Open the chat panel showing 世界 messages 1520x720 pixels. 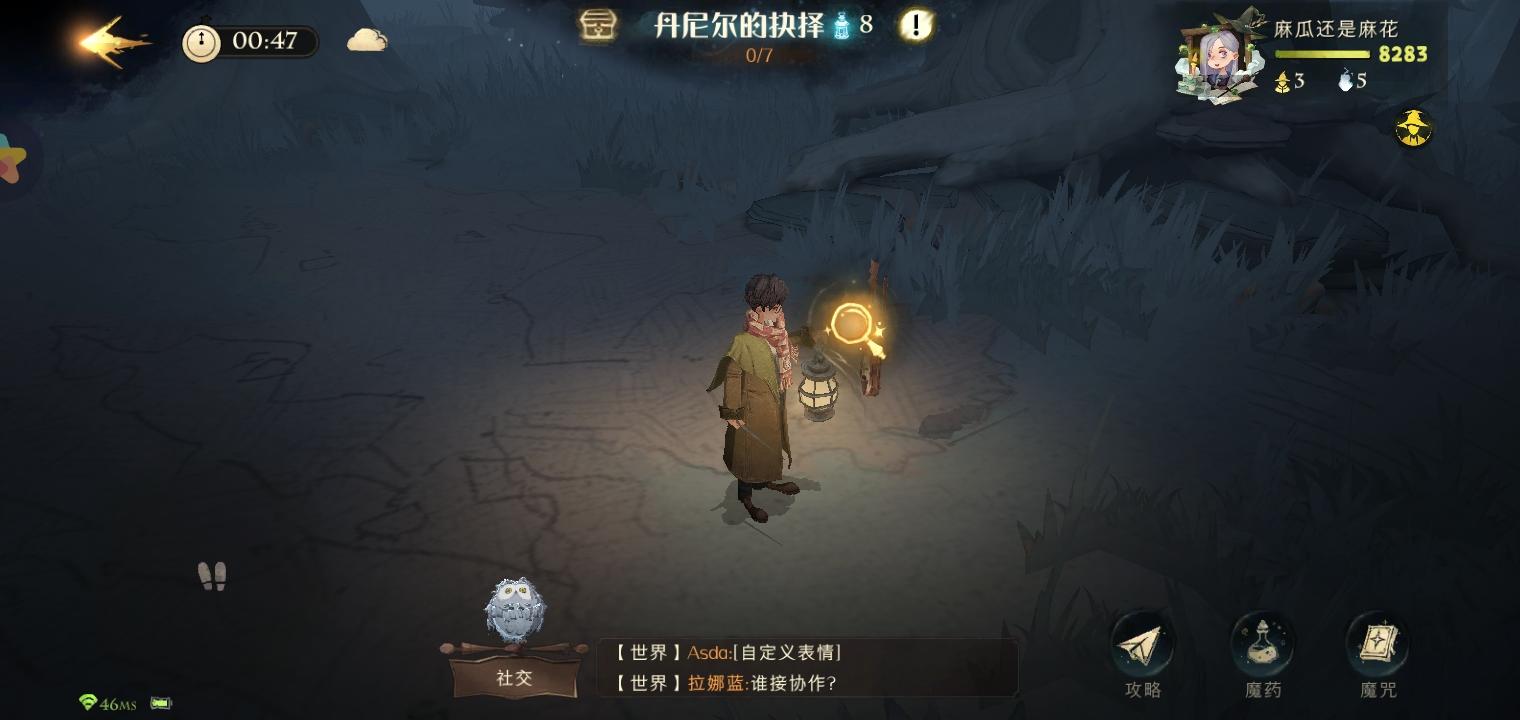coord(810,667)
